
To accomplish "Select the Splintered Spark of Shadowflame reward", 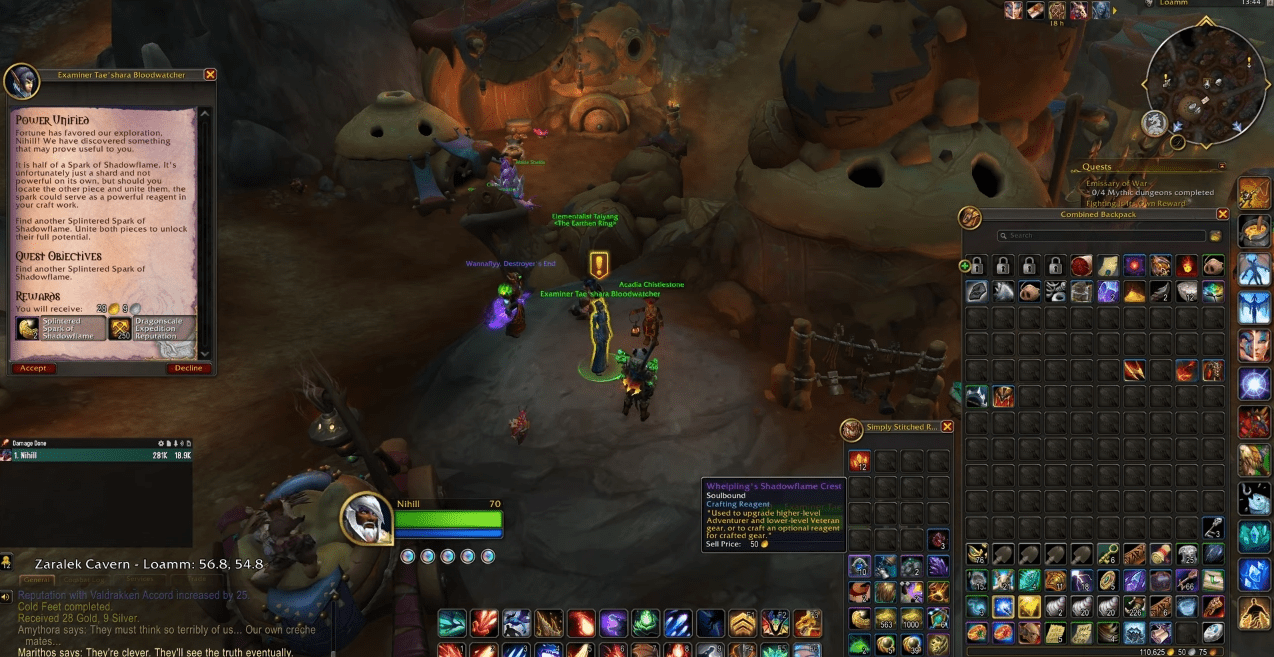I will [61, 328].
